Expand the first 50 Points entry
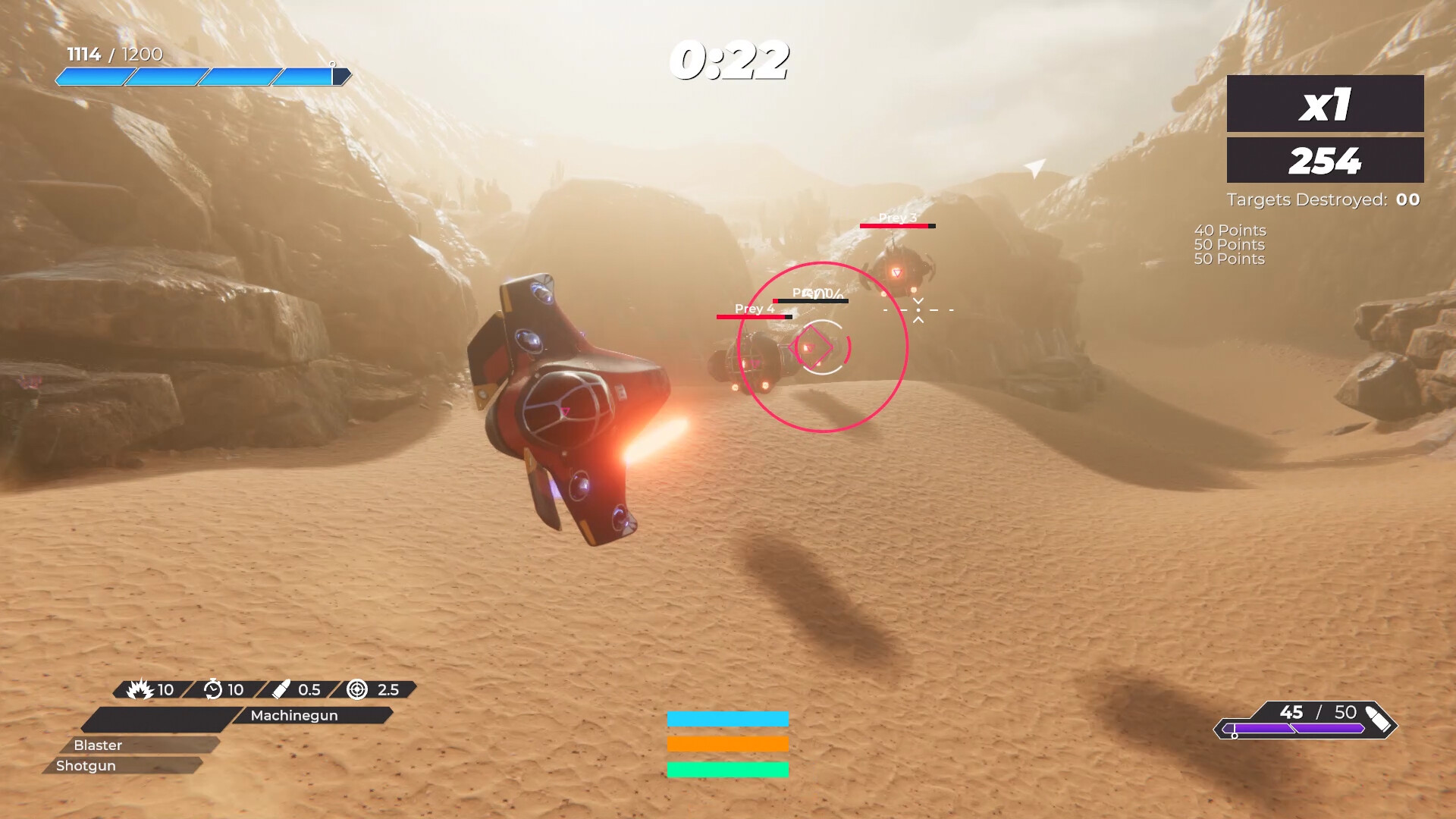This screenshot has height=819, width=1456. [x=1229, y=244]
